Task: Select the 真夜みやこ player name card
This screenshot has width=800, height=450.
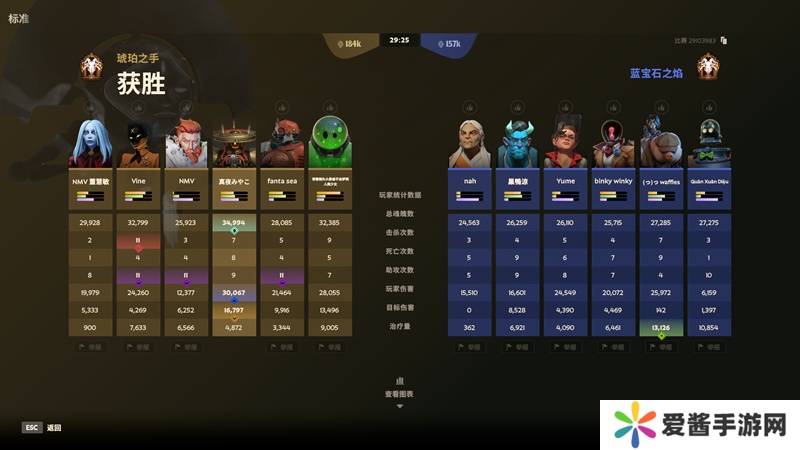Action: [234, 190]
